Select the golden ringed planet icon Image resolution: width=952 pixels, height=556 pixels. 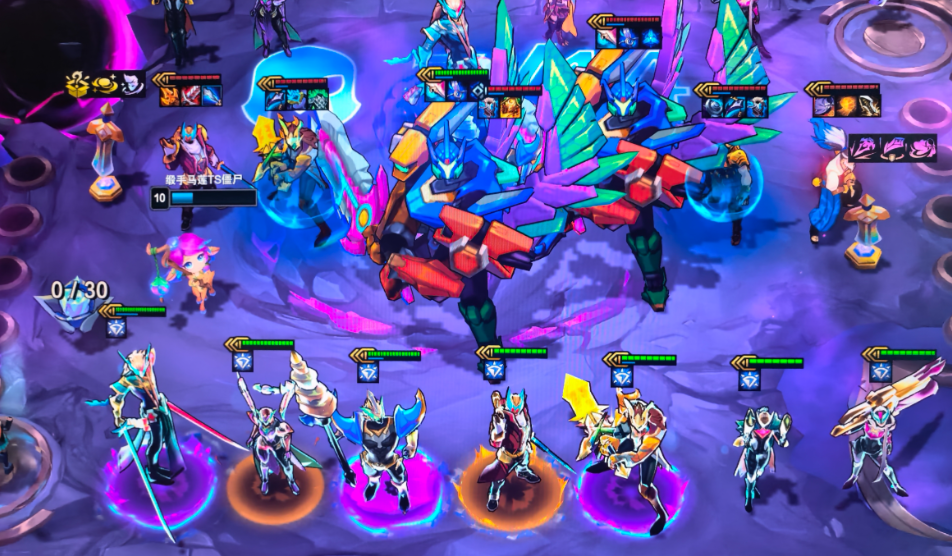pos(105,85)
